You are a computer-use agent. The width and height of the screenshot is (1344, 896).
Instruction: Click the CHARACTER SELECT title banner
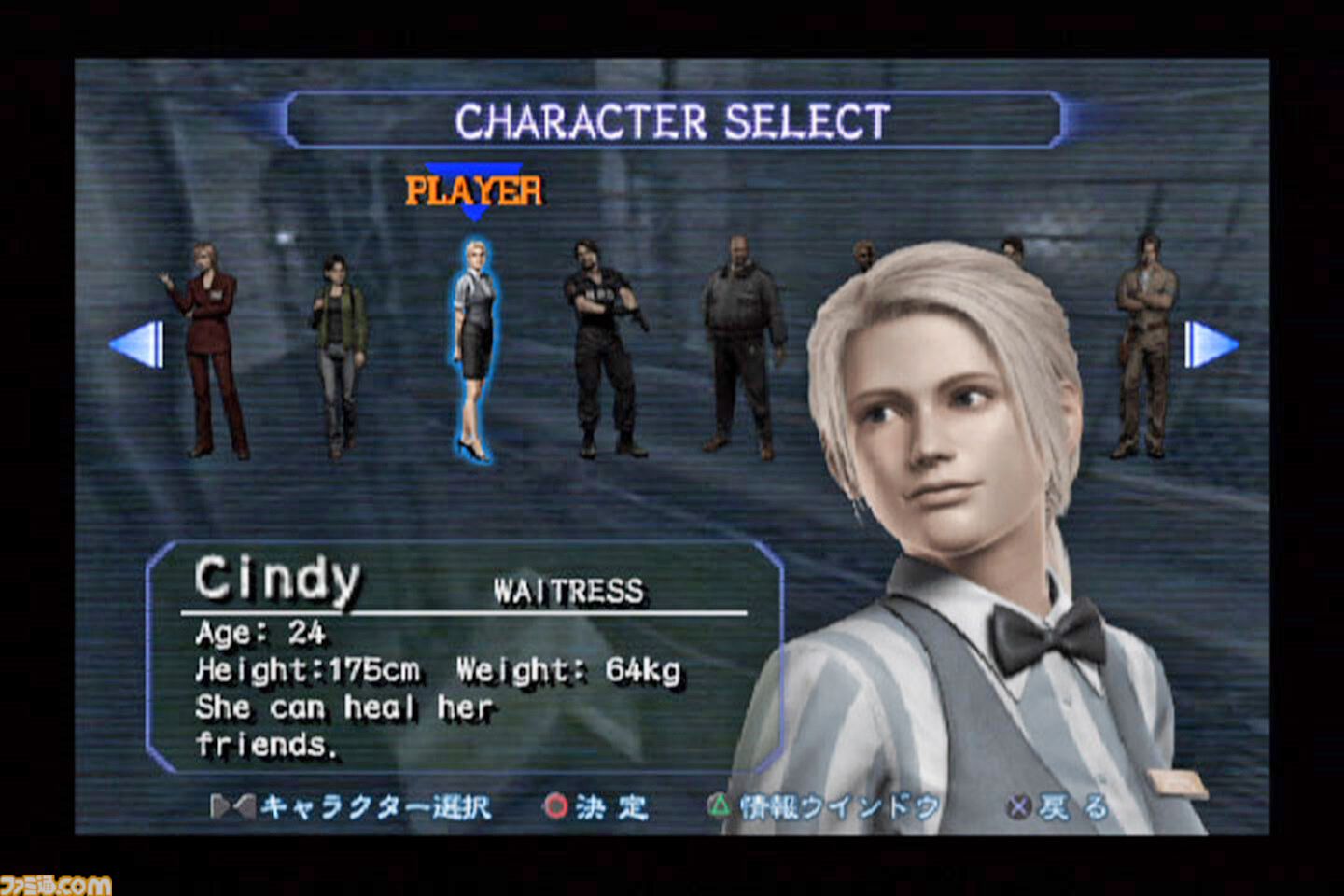674,119
